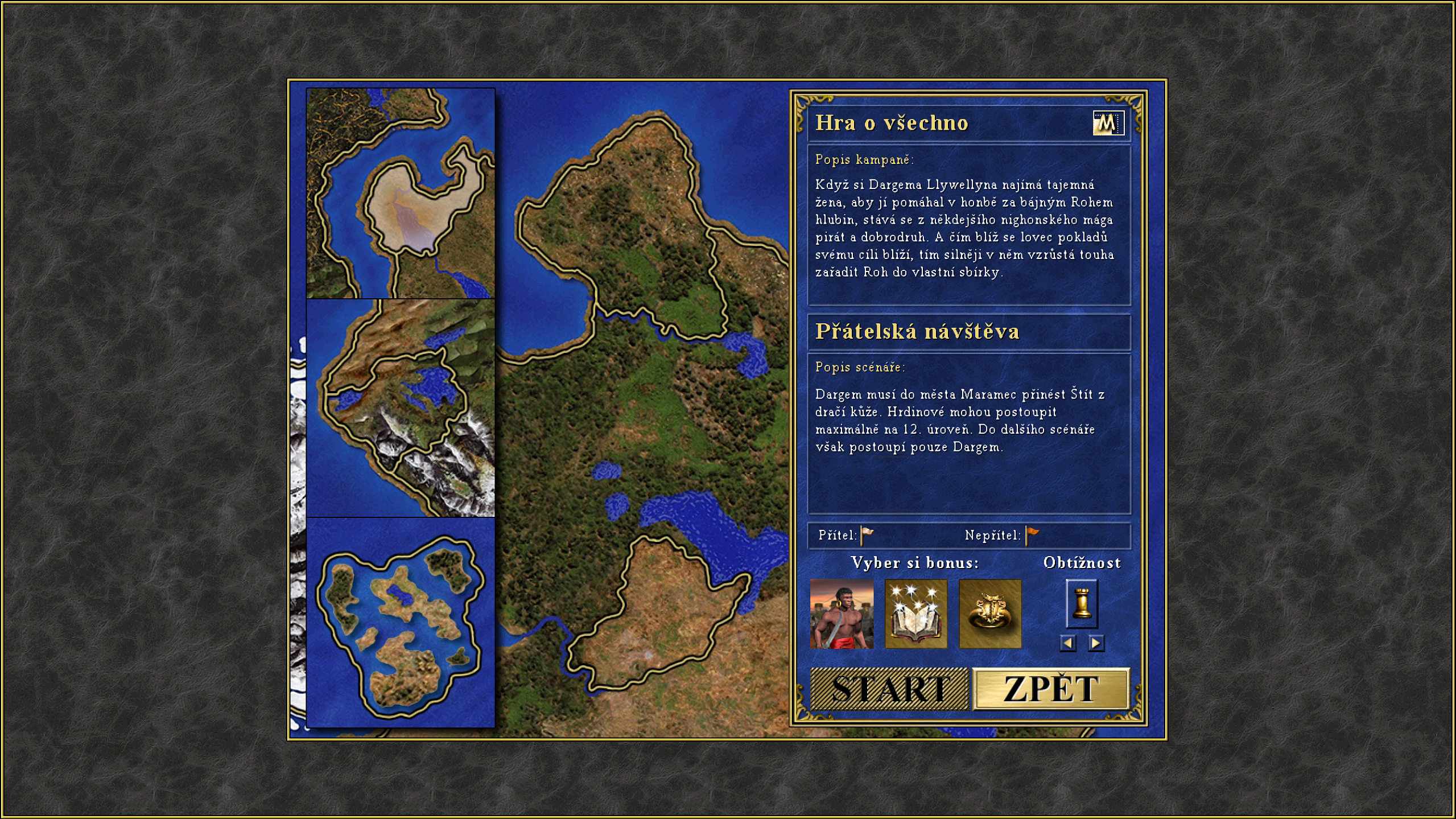Select the island archipelago map inset
This screenshot has width=1456, height=819.
click(401, 622)
